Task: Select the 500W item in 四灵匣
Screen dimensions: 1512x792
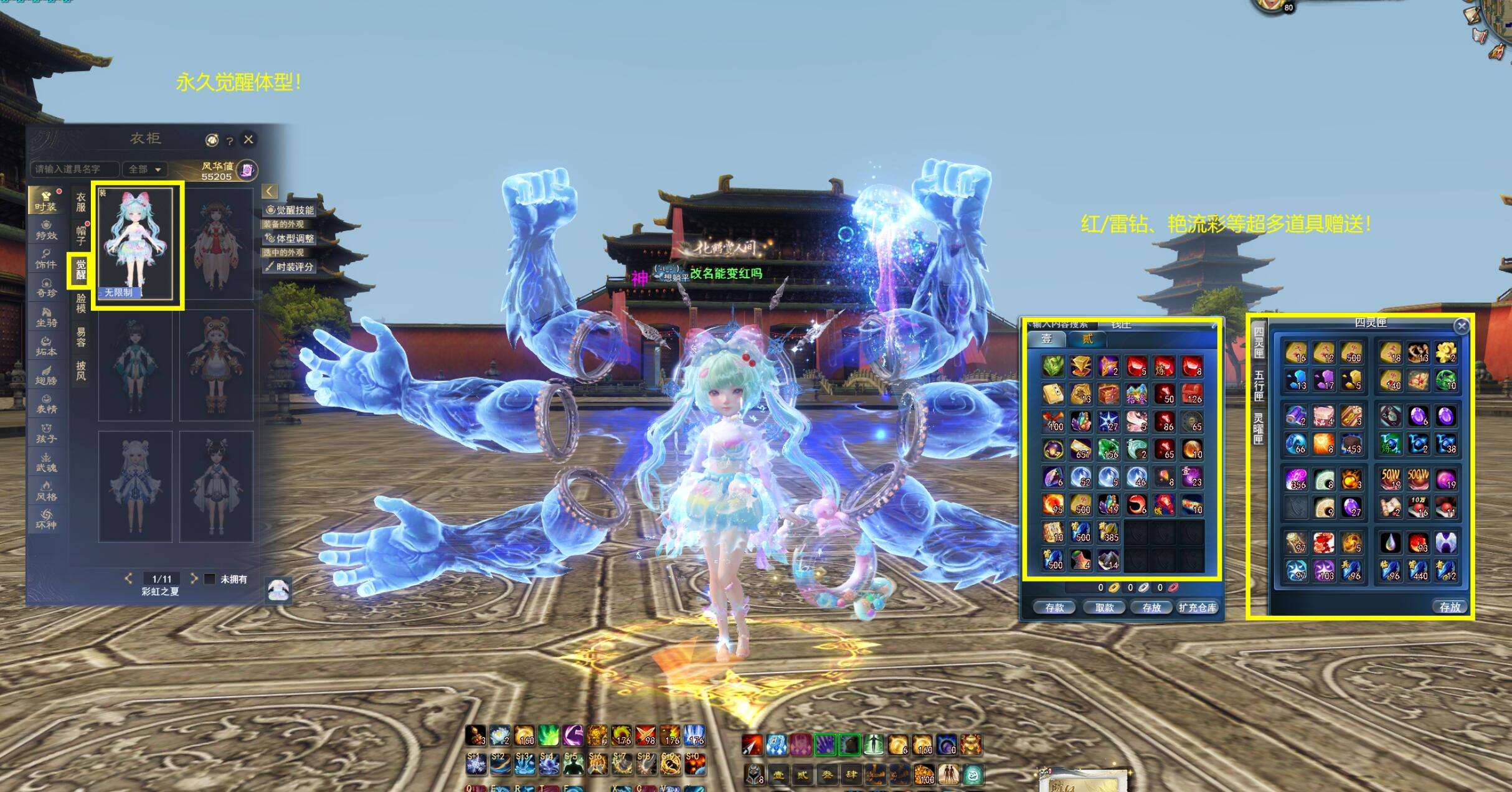Action: tap(1417, 478)
